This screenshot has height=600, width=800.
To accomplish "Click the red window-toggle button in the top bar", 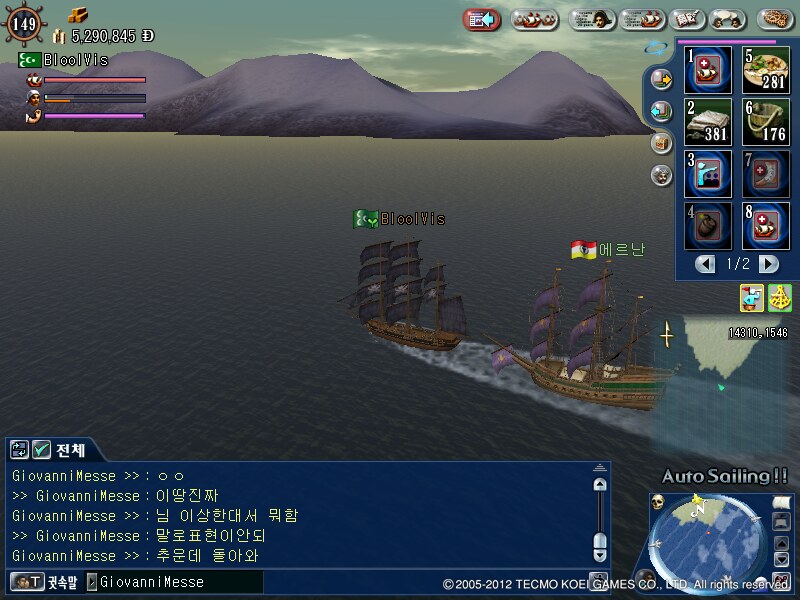I will coord(482,19).
